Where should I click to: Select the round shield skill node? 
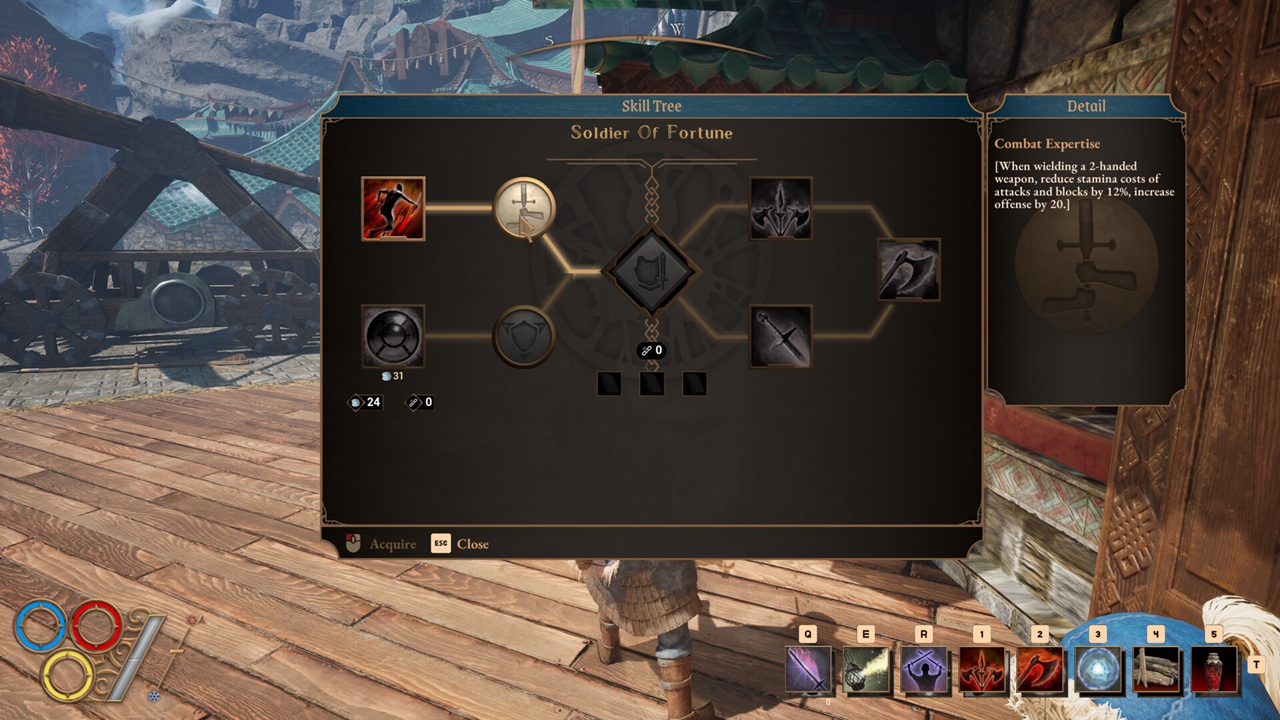(393, 336)
